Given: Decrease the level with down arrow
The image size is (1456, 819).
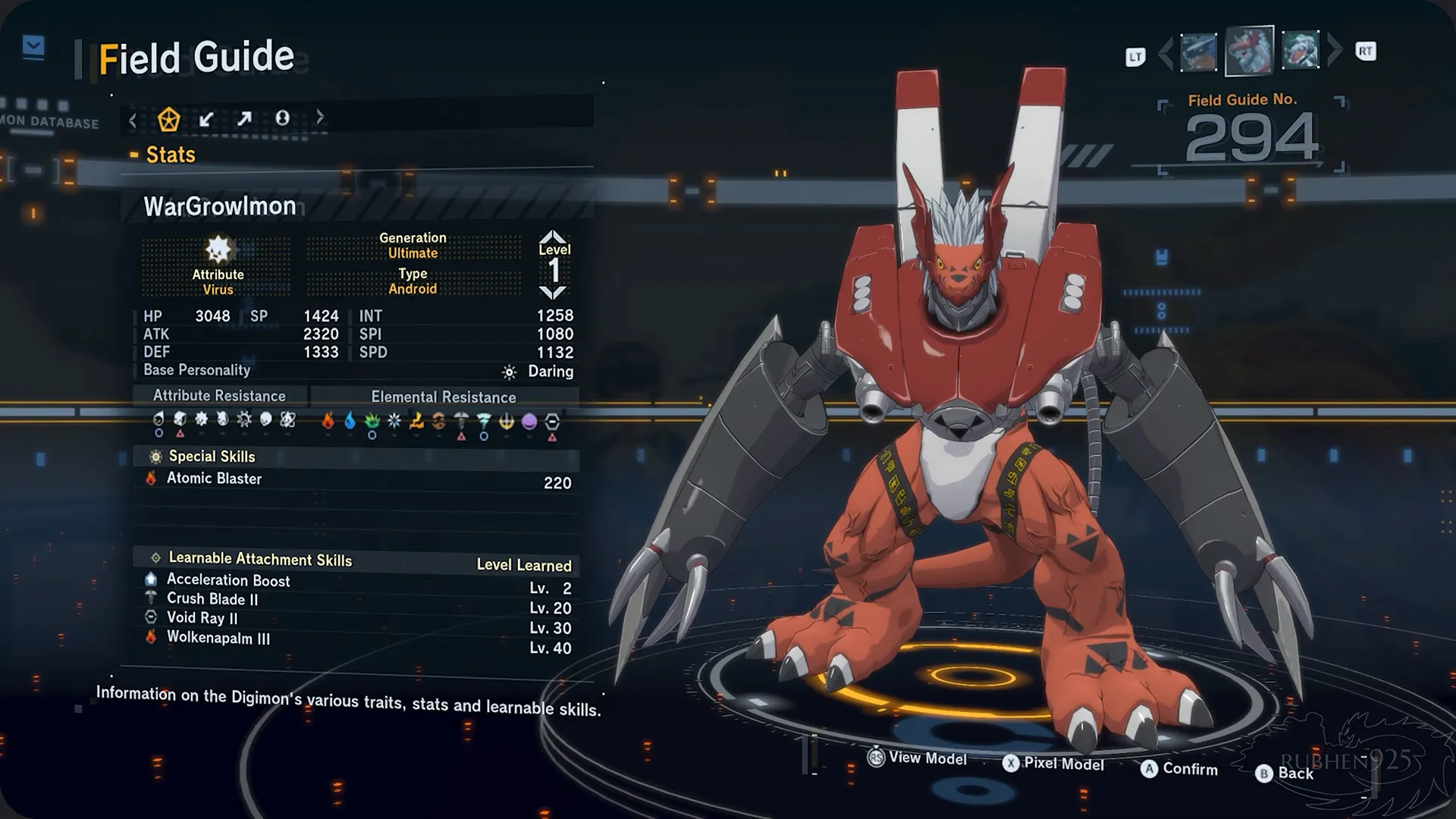Looking at the screenshot, I should click(x=554, y=293).
